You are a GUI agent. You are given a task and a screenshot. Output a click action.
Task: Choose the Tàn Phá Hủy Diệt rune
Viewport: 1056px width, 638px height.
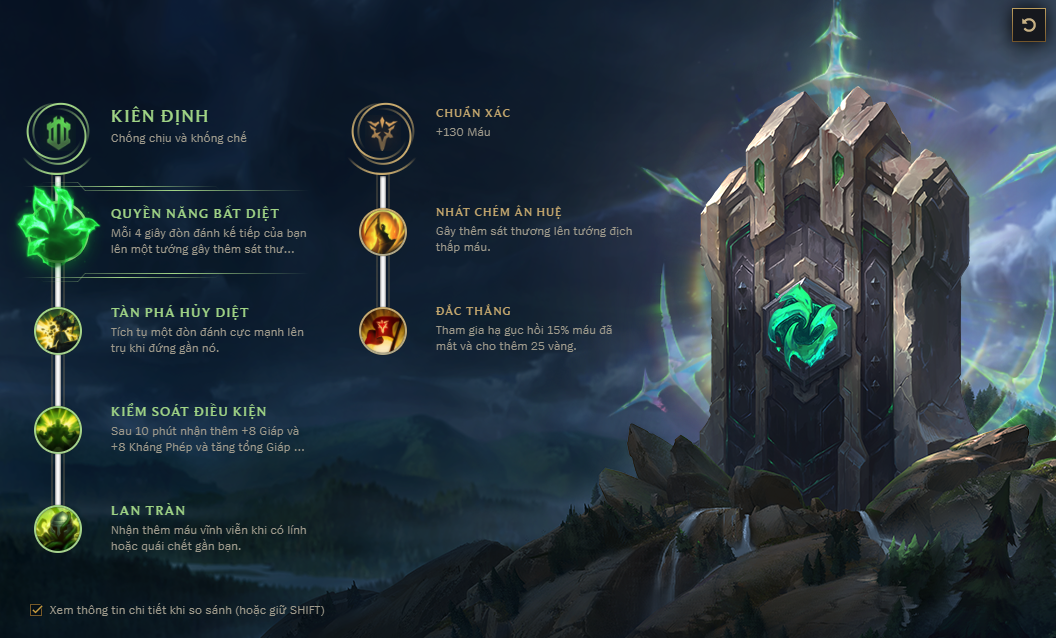coord(58,329)
